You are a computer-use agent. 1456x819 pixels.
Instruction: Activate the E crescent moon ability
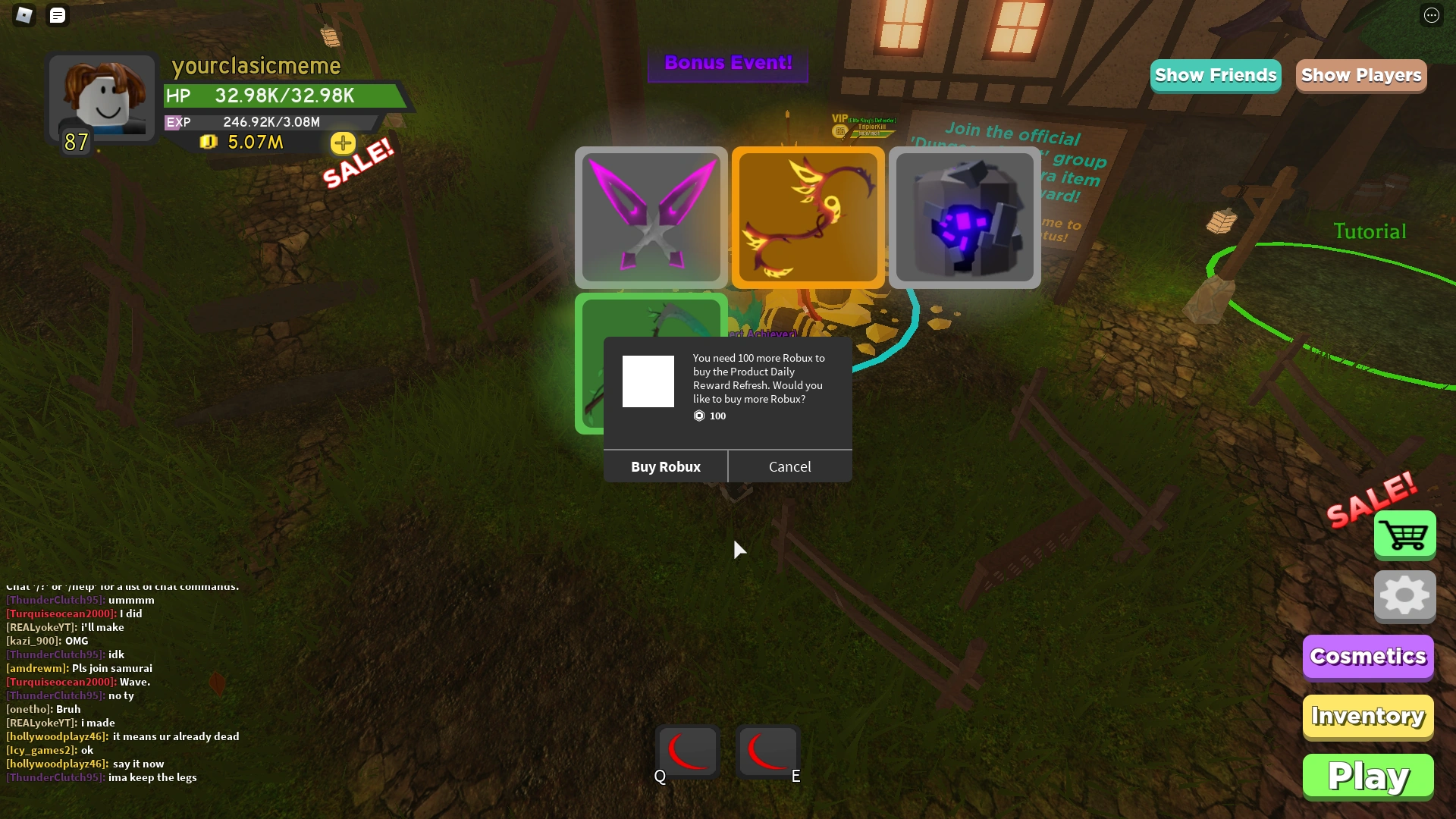tap(767, 752)
